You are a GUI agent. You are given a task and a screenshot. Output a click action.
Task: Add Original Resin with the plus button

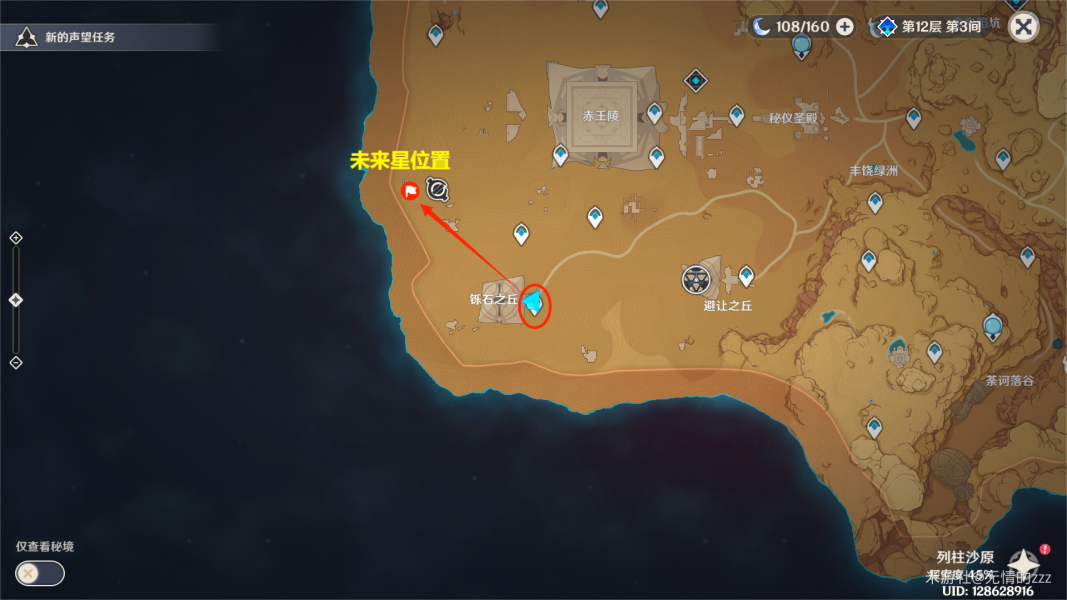pyautogui.click(x=845, y=26)
